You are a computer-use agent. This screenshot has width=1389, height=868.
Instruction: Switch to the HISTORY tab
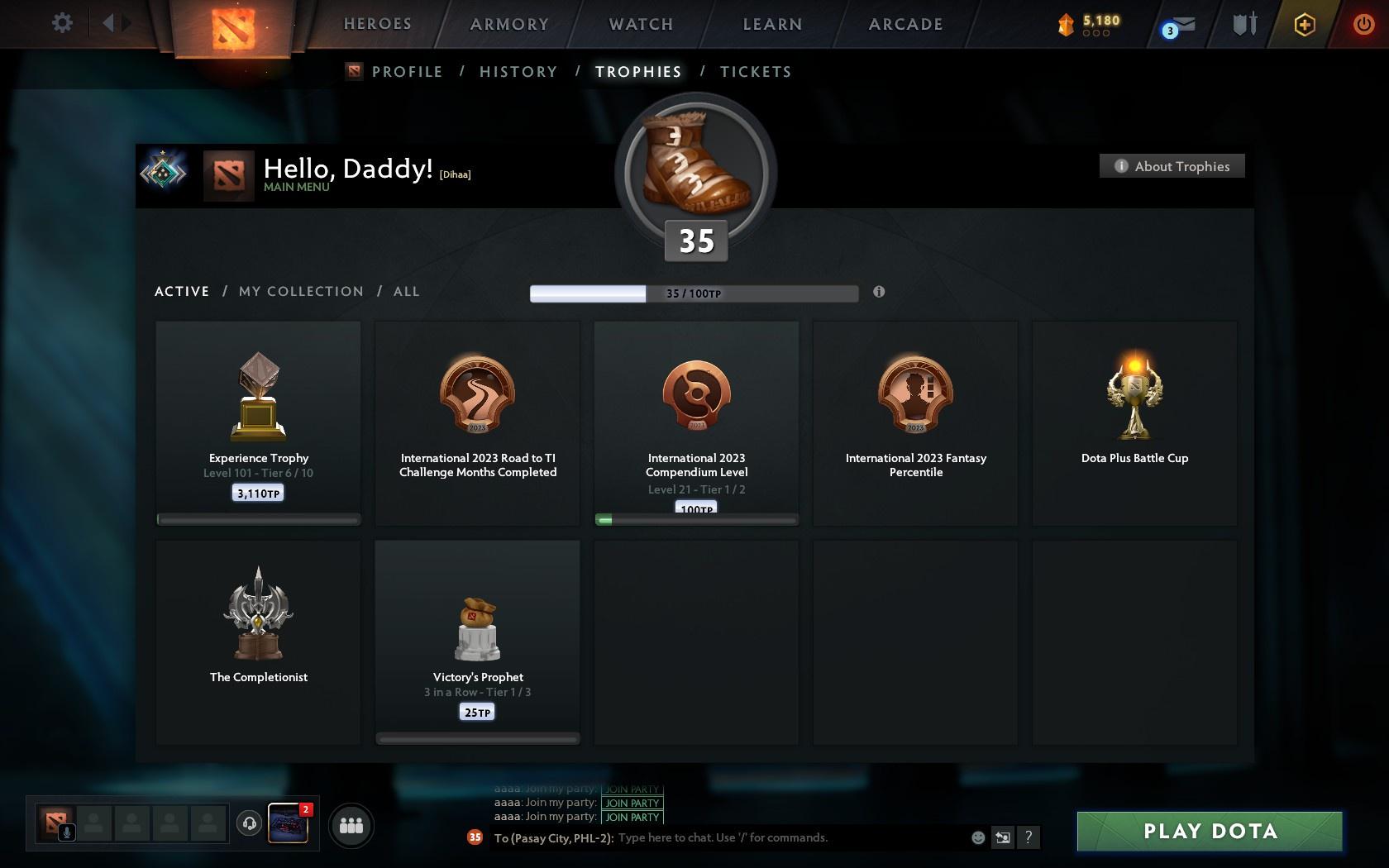518,71
